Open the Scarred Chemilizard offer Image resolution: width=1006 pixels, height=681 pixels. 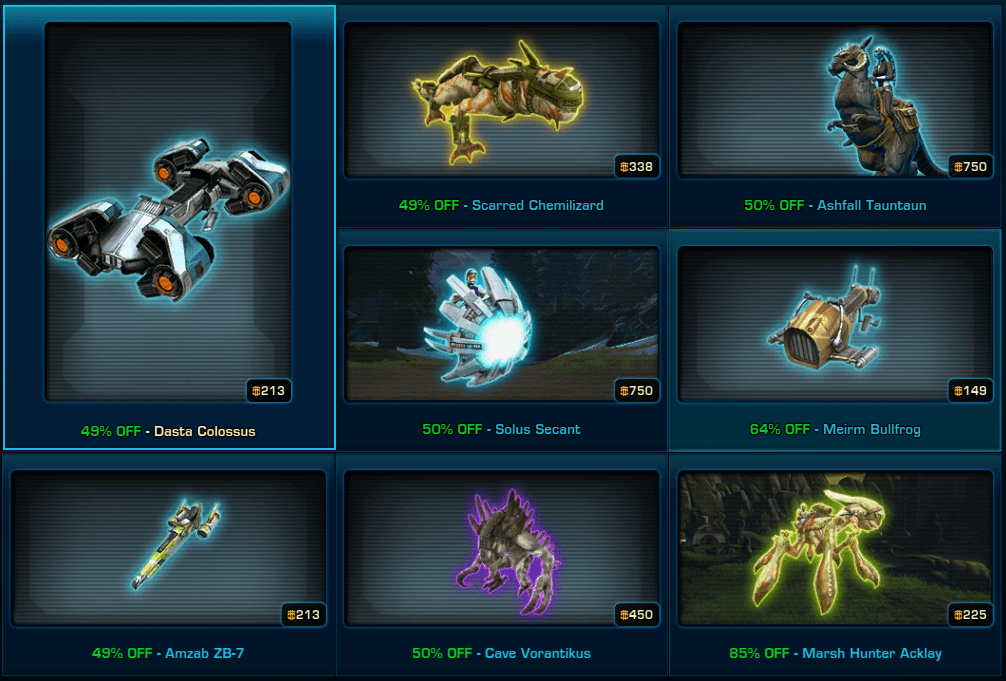(501, 100)
